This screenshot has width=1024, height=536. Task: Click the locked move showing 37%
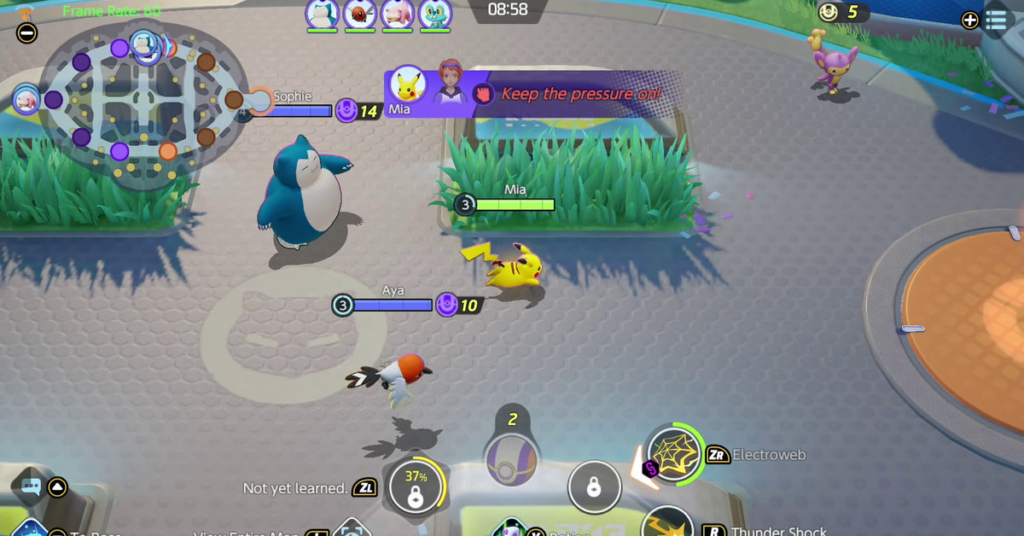tap(415, 488)
